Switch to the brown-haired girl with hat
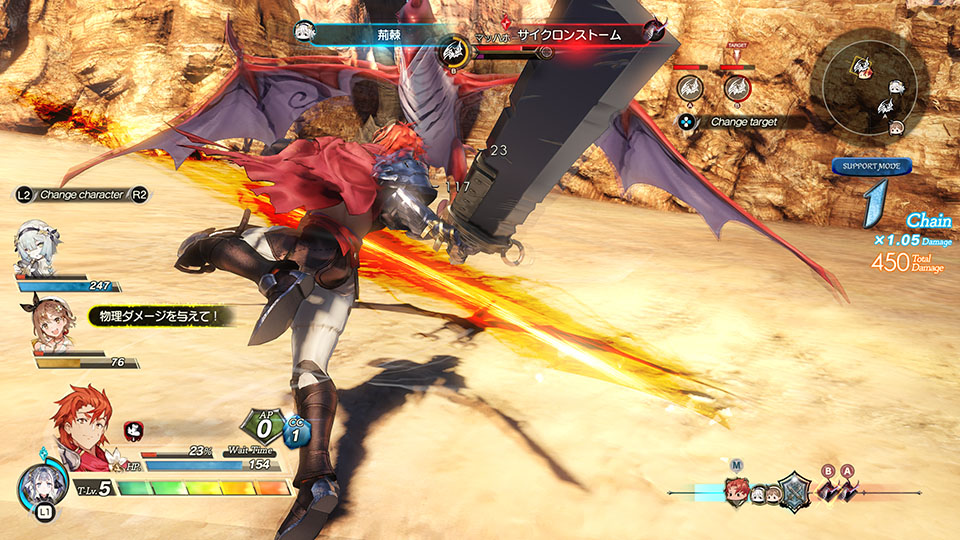Screen dimensions: 960x540 point(54,321)
